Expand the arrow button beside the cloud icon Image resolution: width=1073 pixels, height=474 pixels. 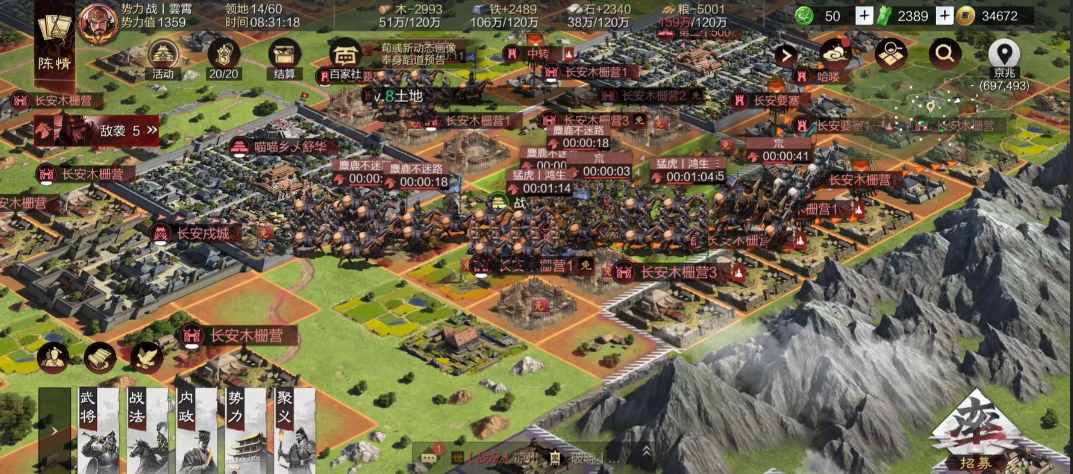[787, 55]
